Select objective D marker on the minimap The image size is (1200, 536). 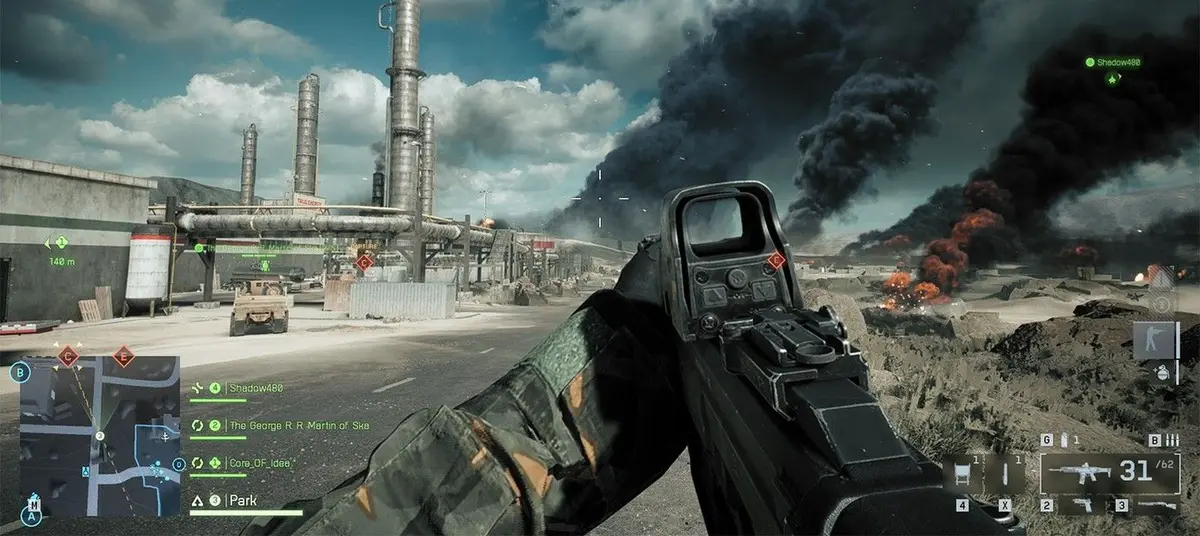click(x=178, y=464)
